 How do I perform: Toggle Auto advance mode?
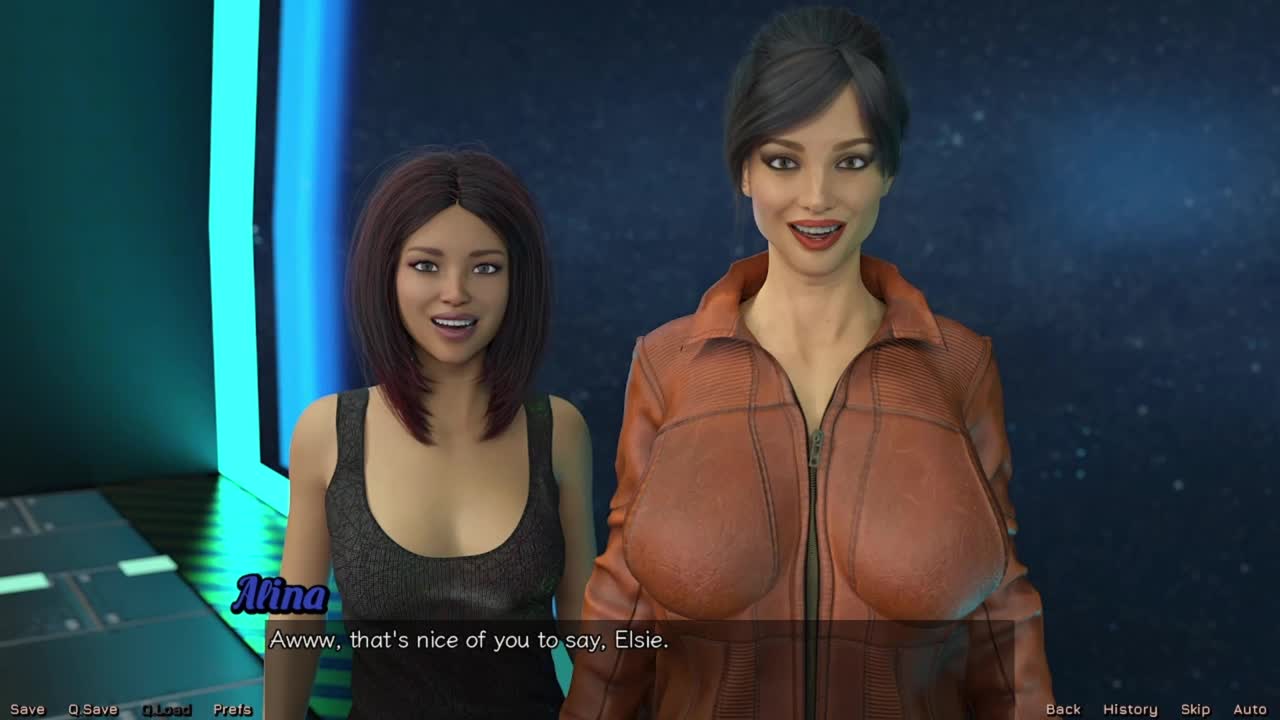pyautogui.click(x=1249, y=709)
